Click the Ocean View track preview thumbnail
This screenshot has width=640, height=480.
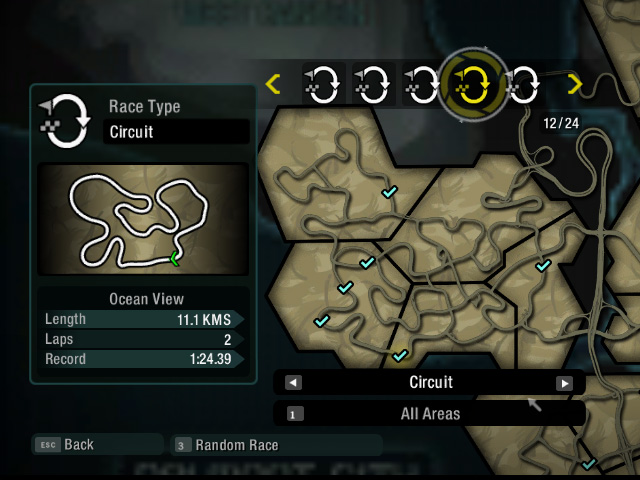pos(143,220)
